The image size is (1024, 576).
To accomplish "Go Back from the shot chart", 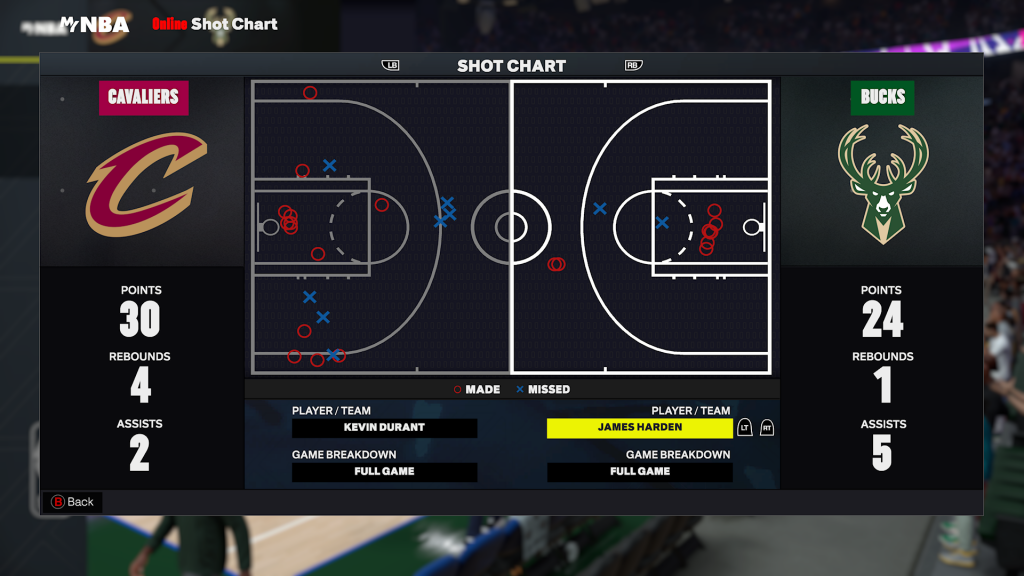I will click(x=72, y=502).
